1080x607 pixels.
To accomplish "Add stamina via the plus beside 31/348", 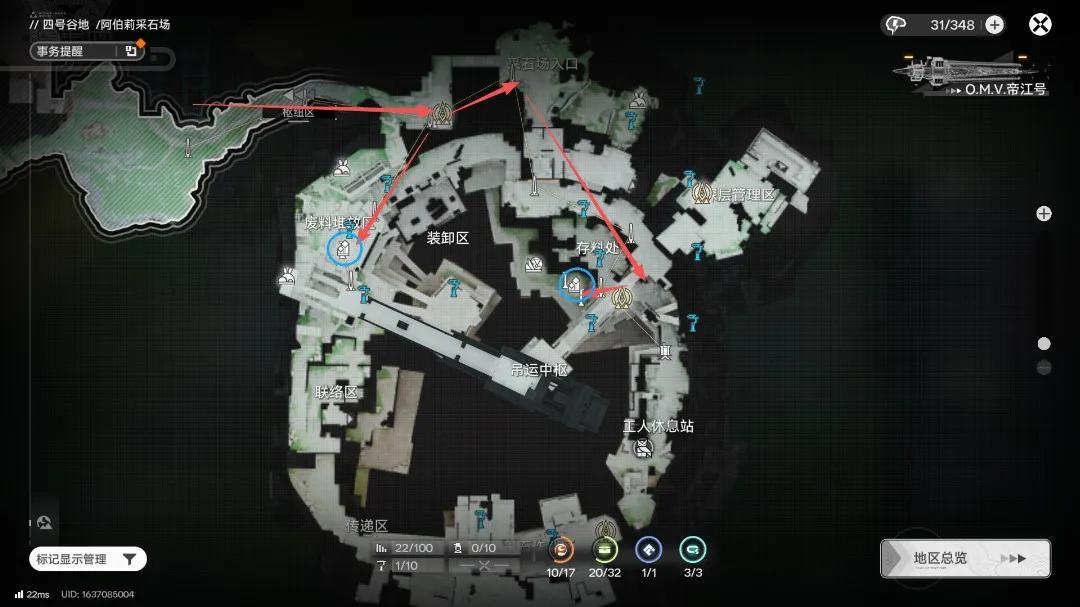I will point(994,25).
